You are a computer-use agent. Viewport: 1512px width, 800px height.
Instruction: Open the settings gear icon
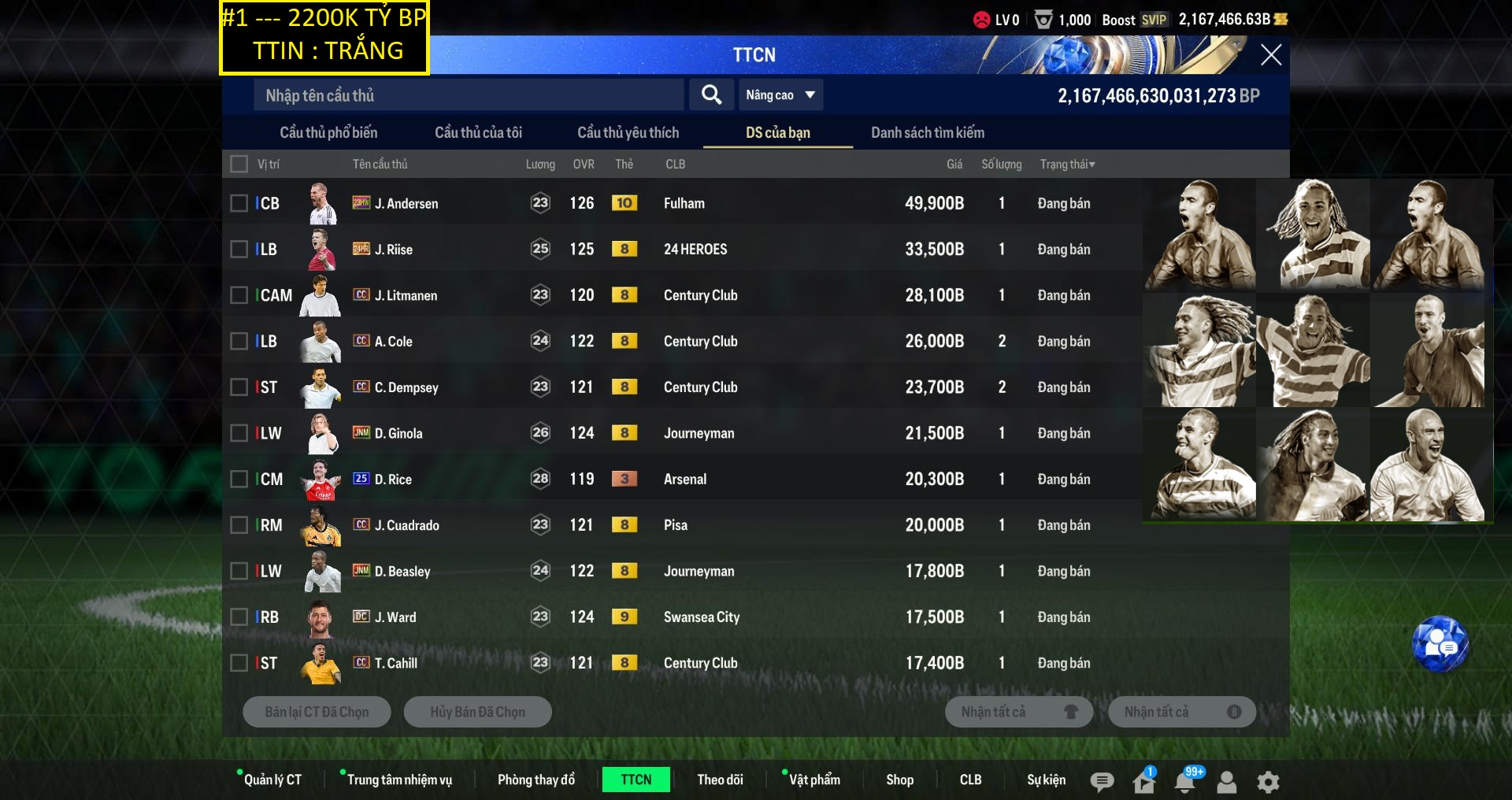[1268, 782]
